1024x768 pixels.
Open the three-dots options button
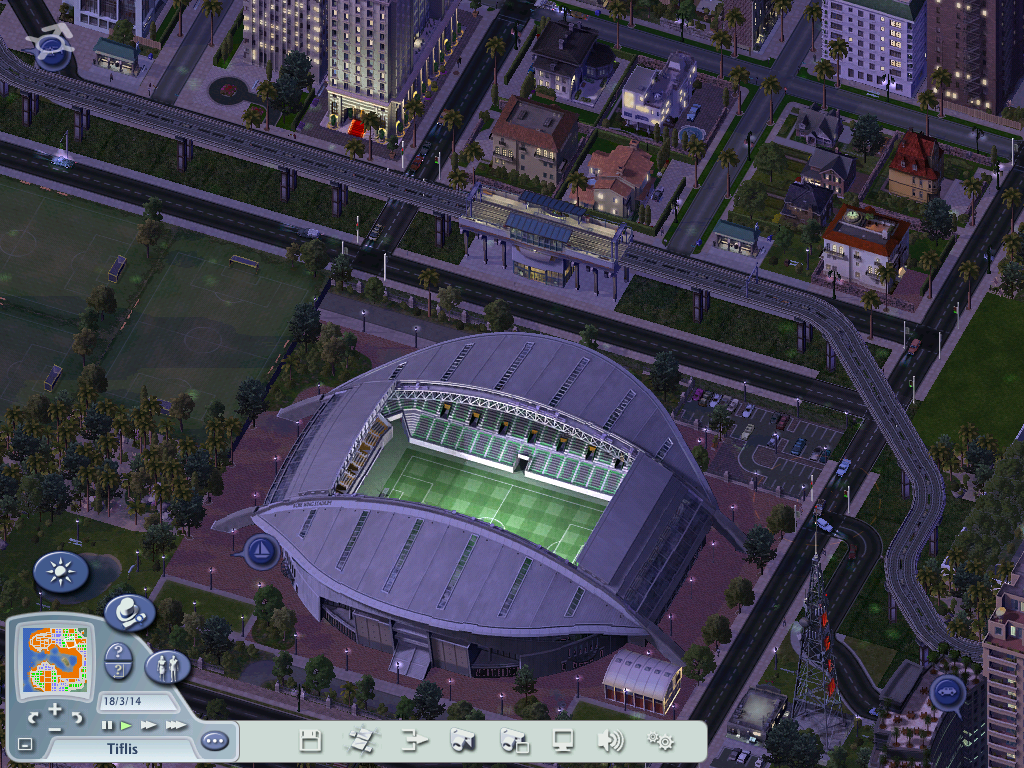tap(214, 741)
